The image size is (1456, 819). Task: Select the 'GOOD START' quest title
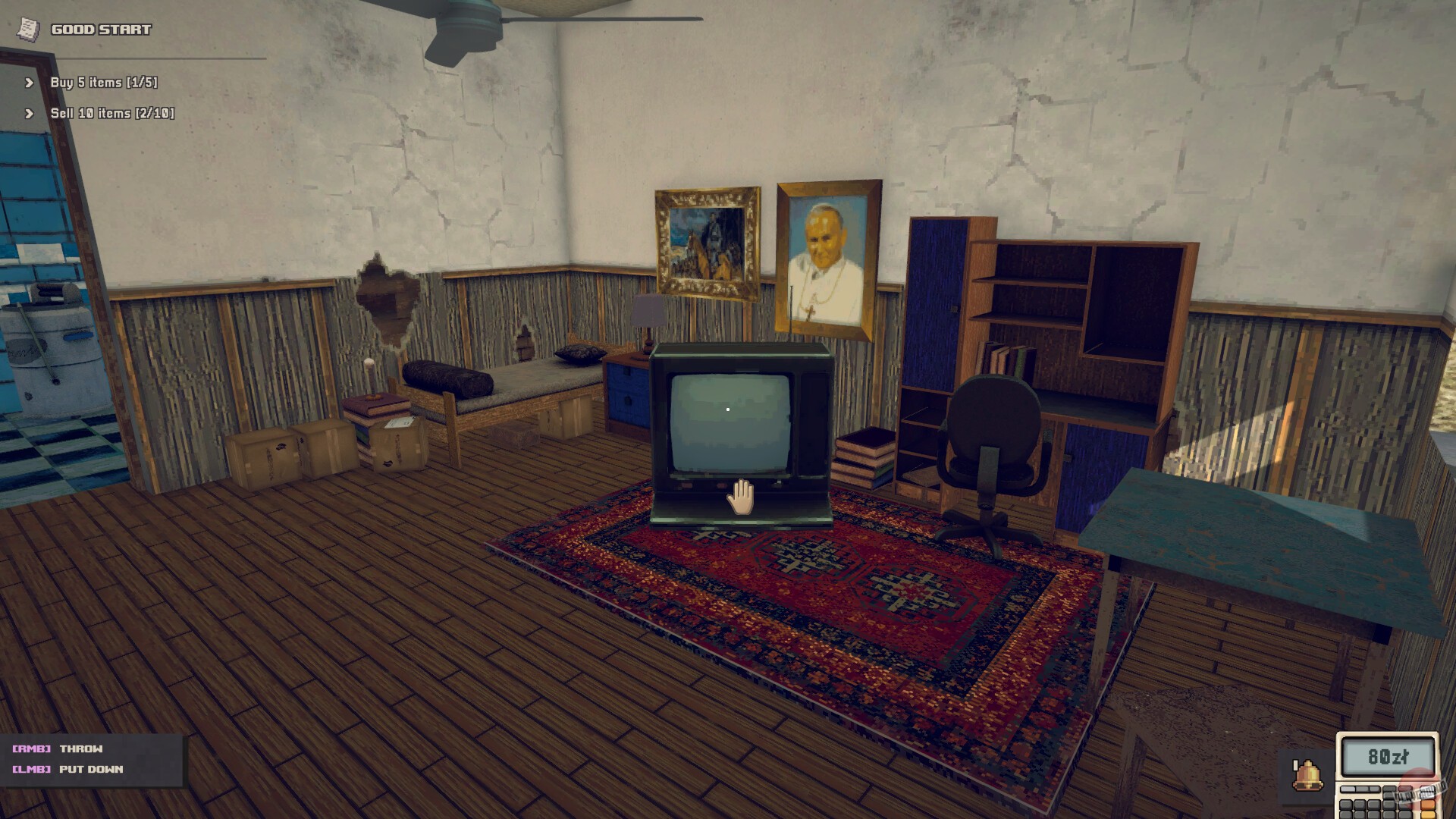99,30
